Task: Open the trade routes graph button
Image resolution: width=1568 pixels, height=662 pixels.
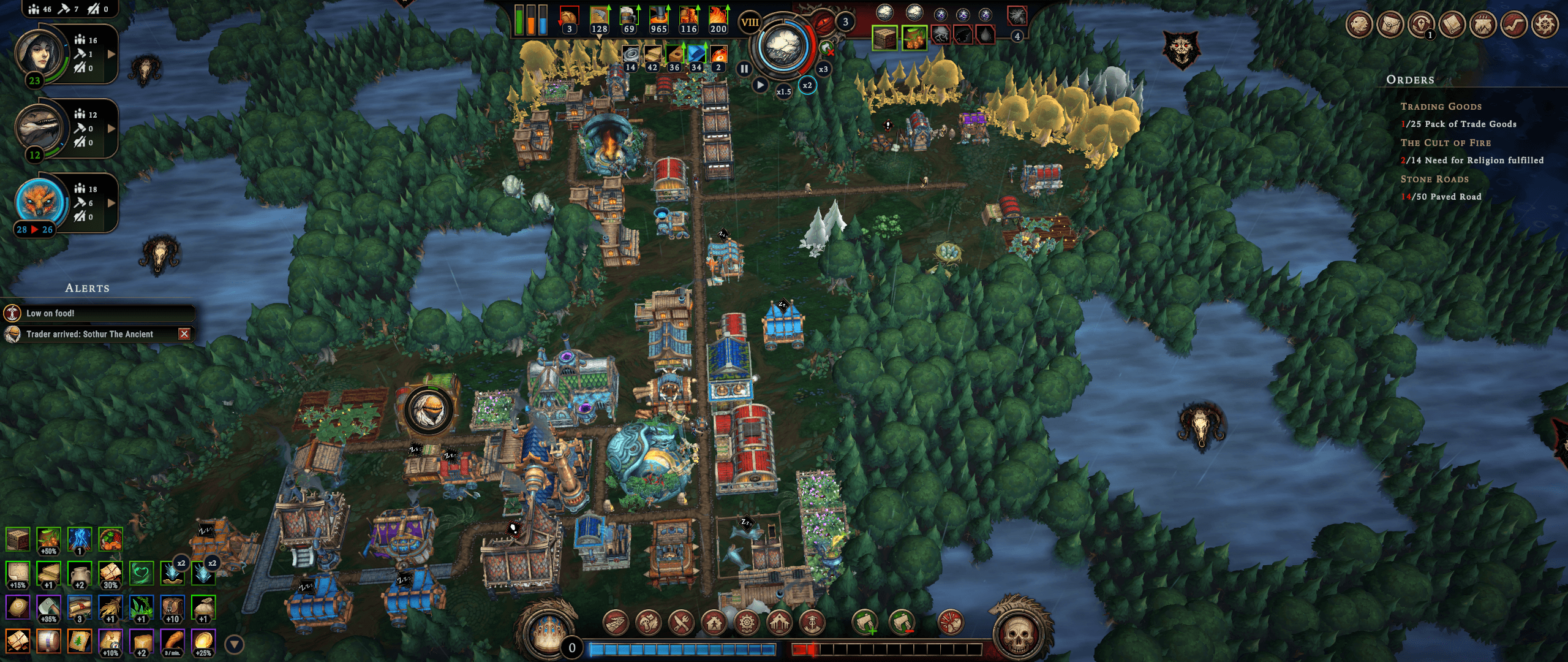Action: coord(1514,25)
